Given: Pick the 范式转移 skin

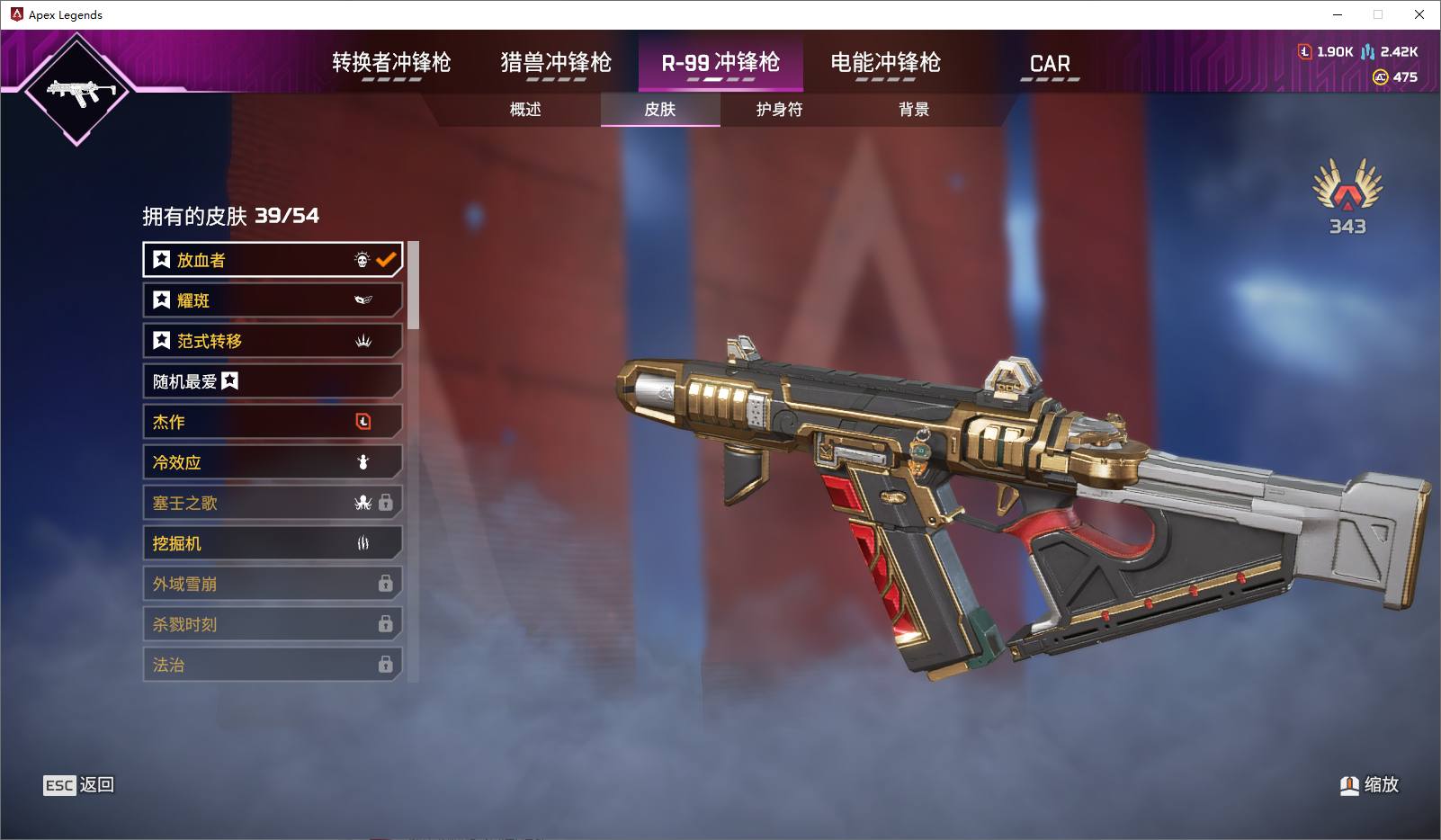Looking at the screenshot, I should (x=272, y=341).
